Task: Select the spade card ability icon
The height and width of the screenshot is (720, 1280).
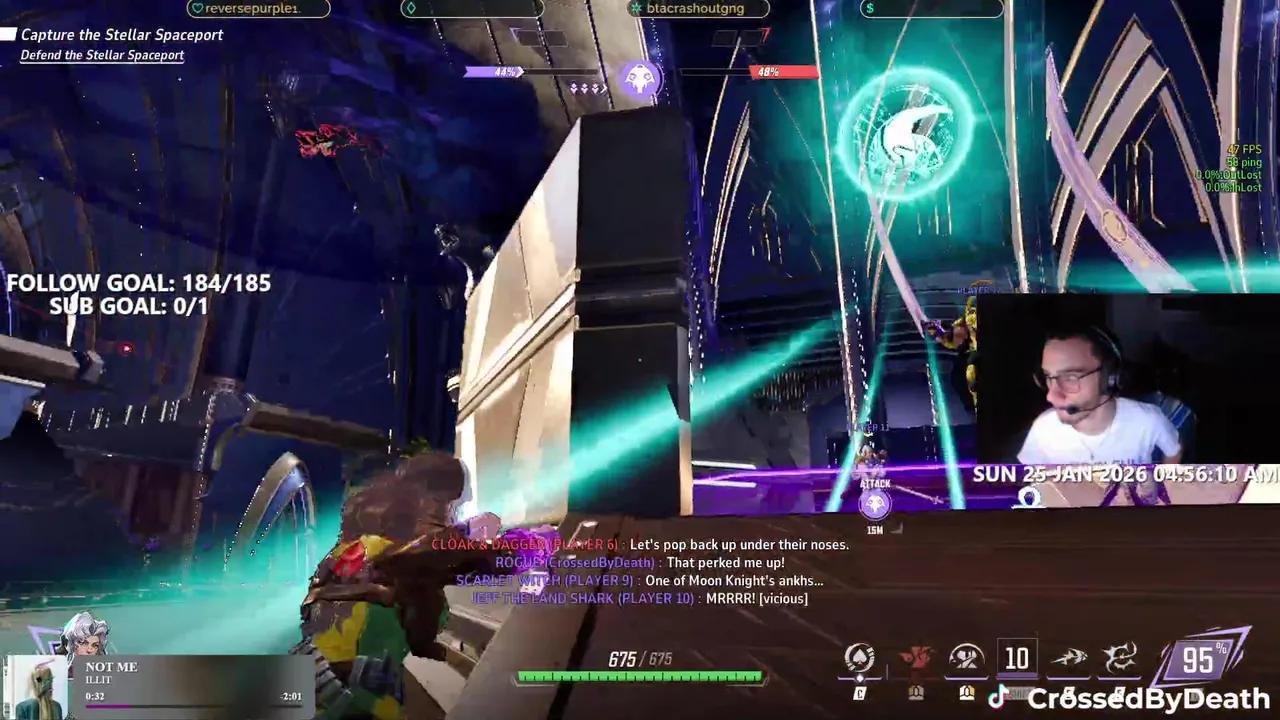Action: coord(859,658)
